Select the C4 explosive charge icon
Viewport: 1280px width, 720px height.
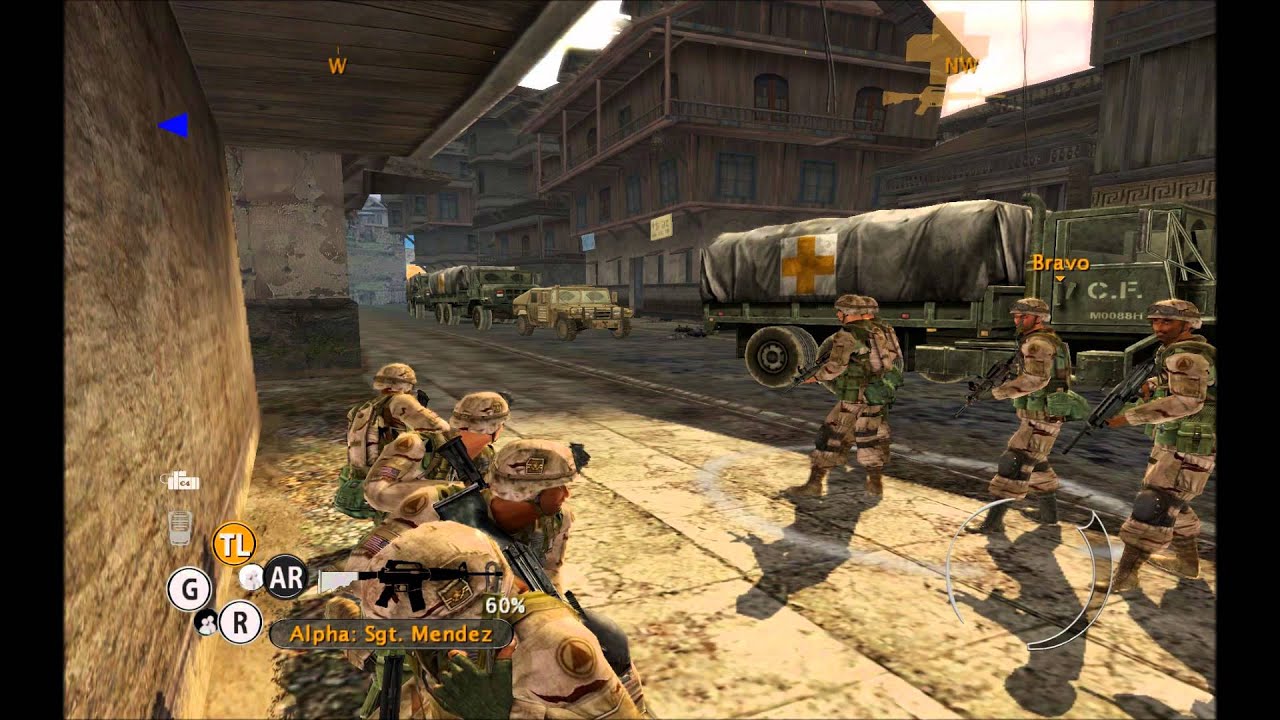tap(182, 480)
